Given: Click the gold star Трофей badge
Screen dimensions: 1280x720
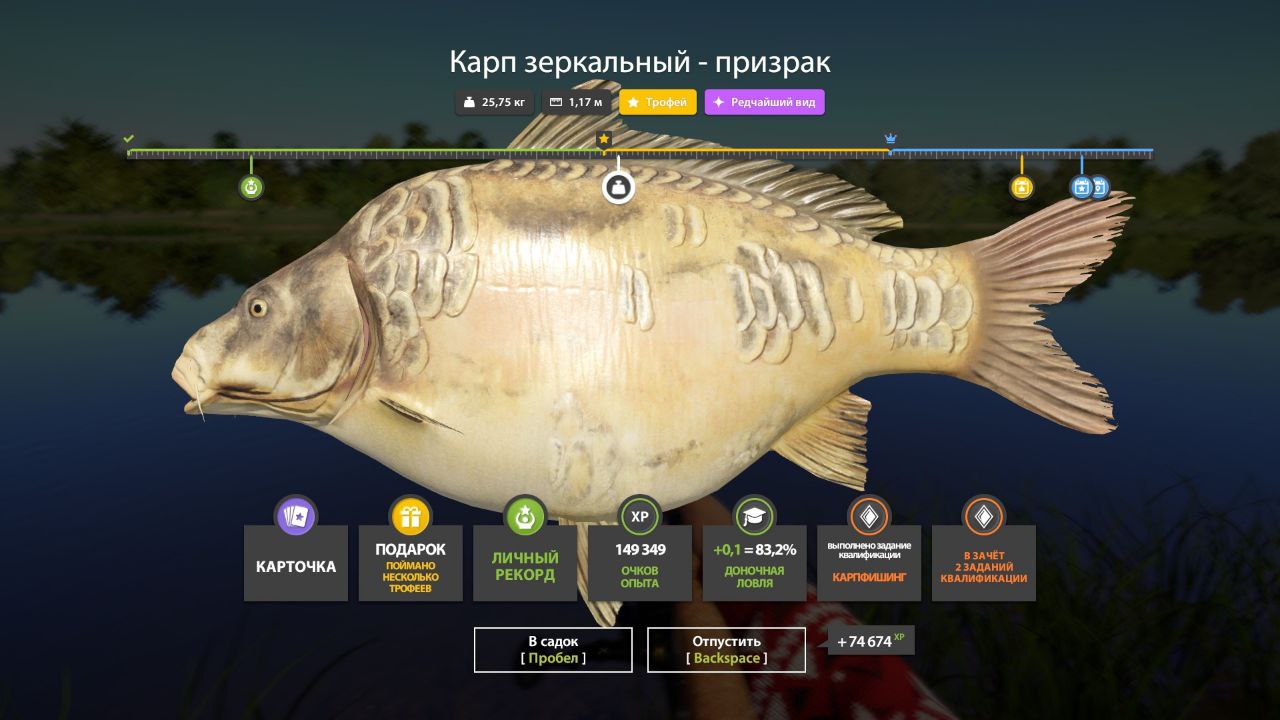Looking at the screenshot, I should [x=655, y=101].
